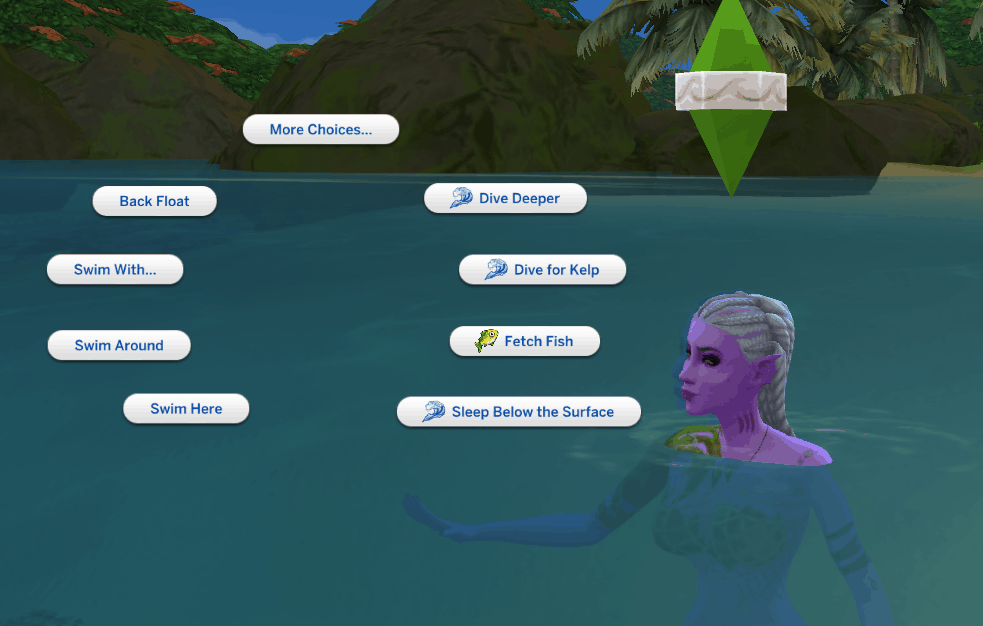Image resolution: width=983 pixels, height=626 pixels.
Task: Pick the Swim Around interaction
Action: click(119, 346)
